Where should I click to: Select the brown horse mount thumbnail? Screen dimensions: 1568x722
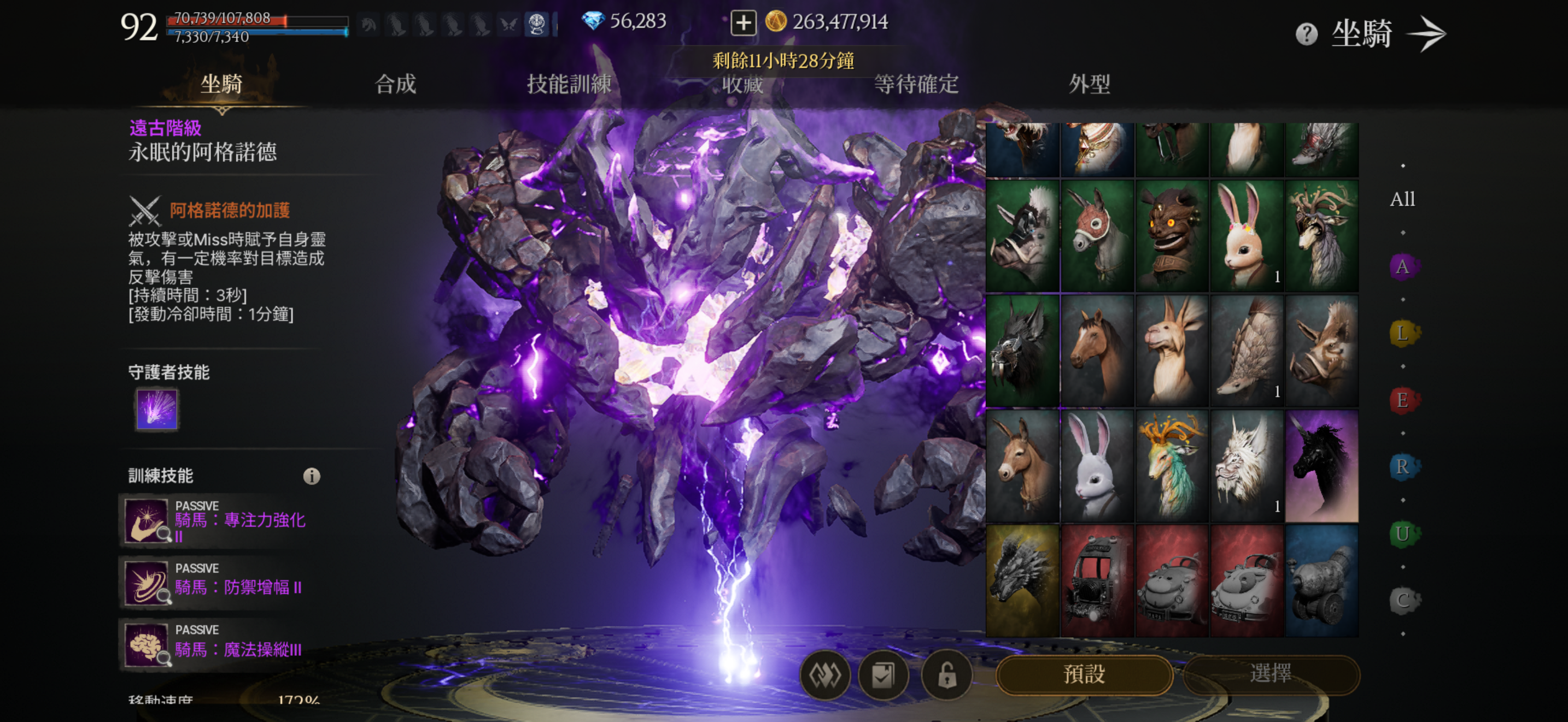click(x=1097, y=351)
